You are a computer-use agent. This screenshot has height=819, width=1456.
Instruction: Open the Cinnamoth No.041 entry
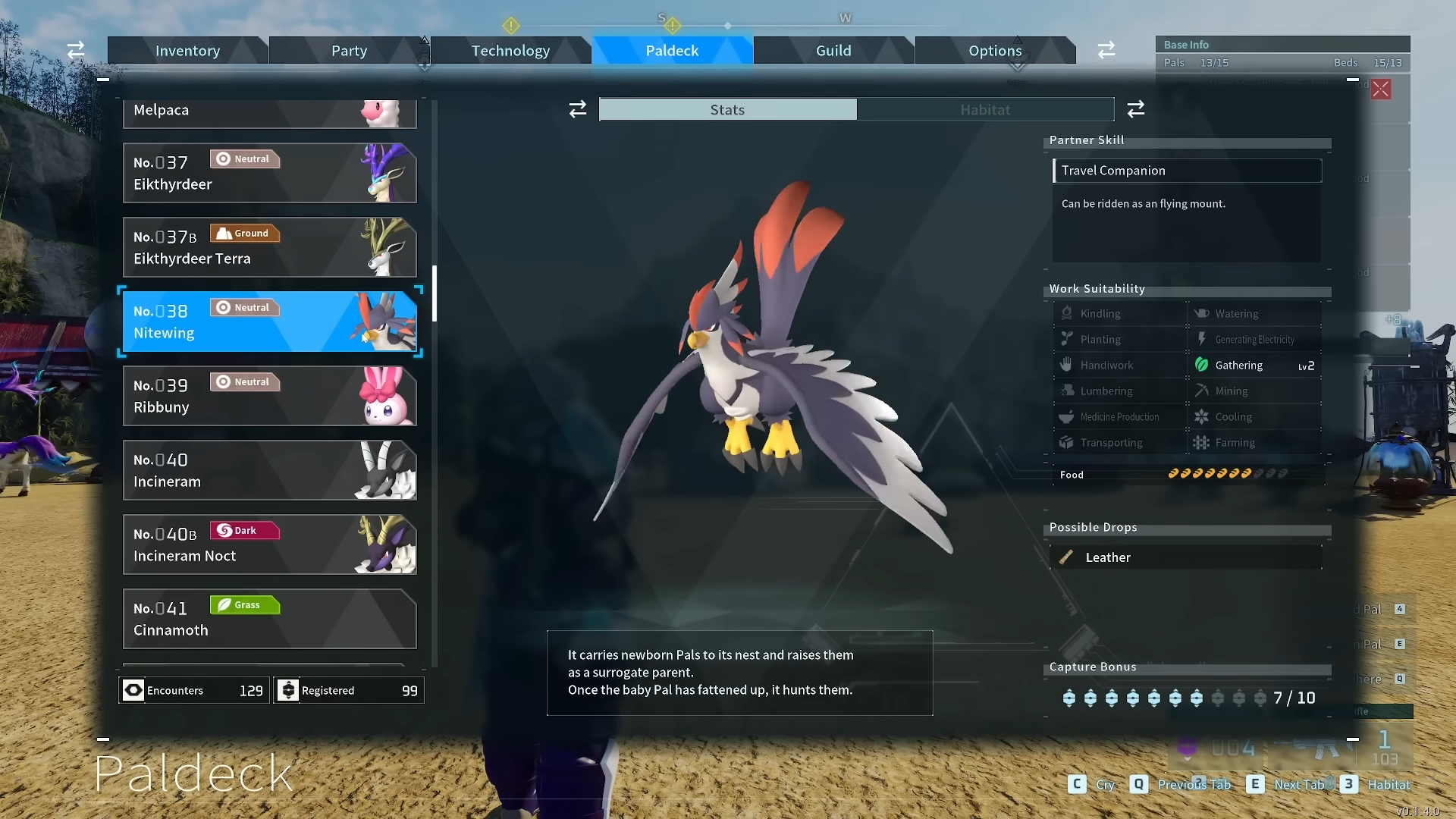[269, 619]
